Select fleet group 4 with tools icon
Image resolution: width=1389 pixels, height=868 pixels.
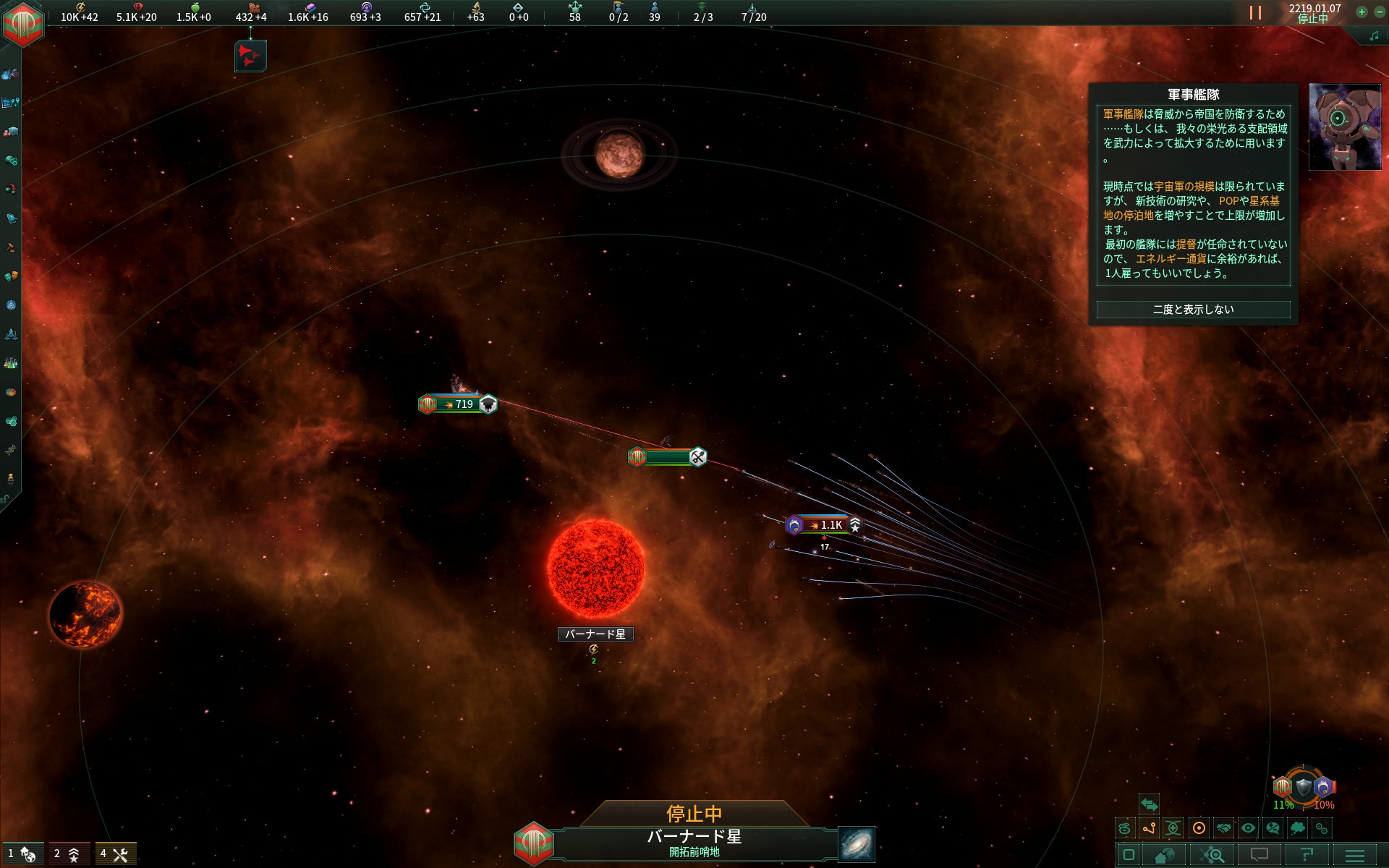tap(114, 854)
